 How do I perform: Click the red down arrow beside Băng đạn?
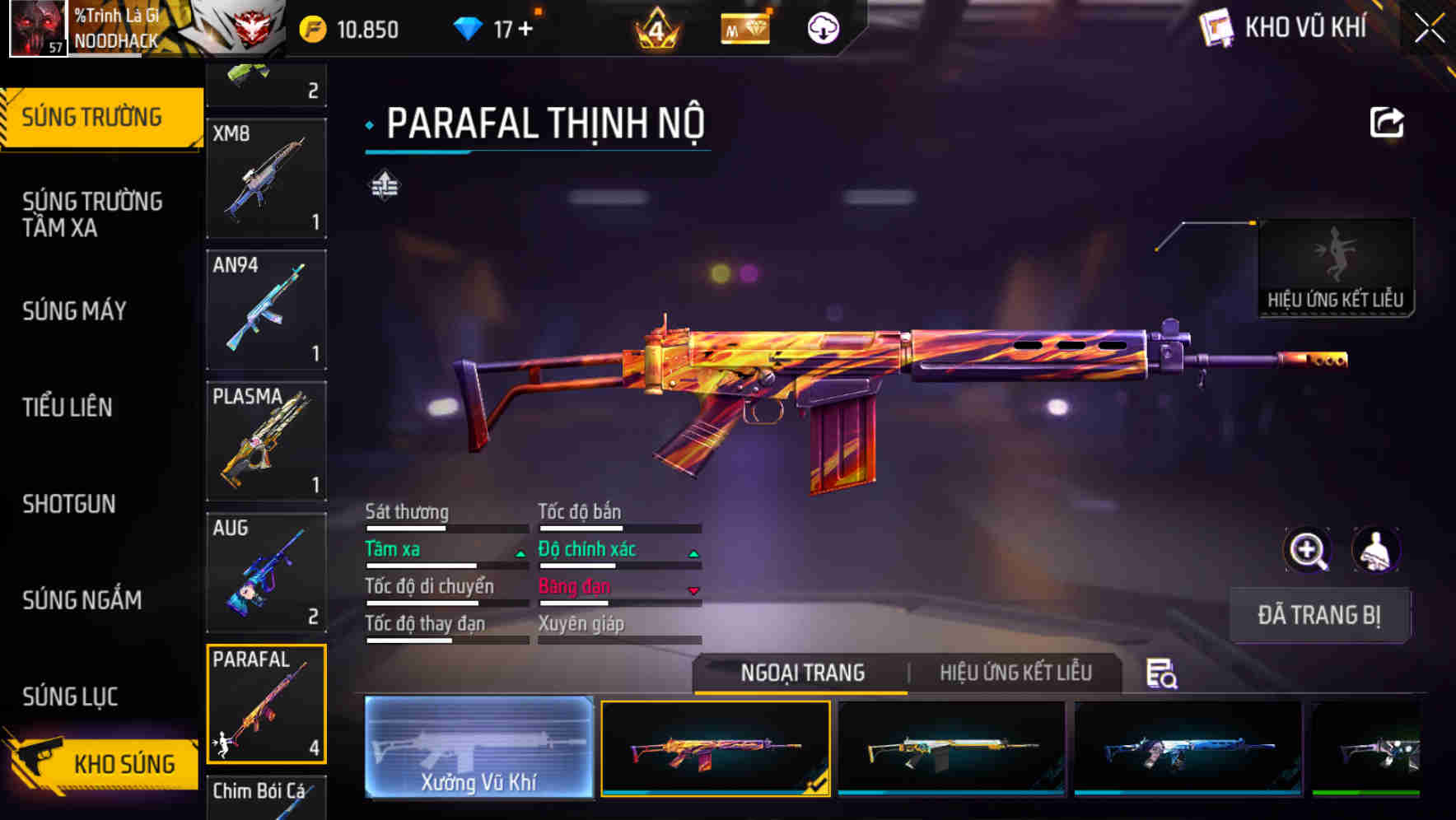tap(692, 589)
